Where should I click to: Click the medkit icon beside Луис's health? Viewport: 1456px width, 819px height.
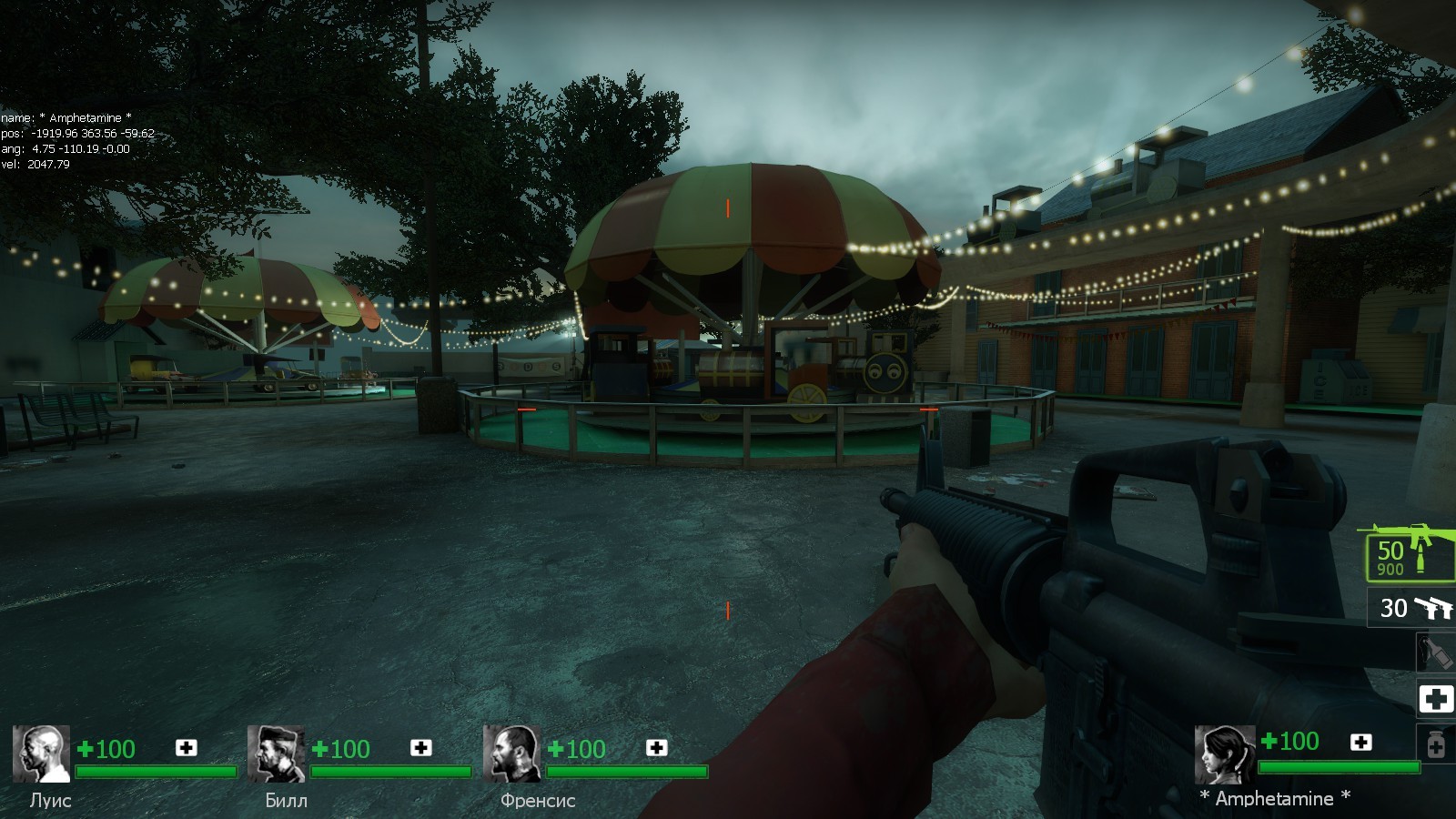[x=186, y=747]
